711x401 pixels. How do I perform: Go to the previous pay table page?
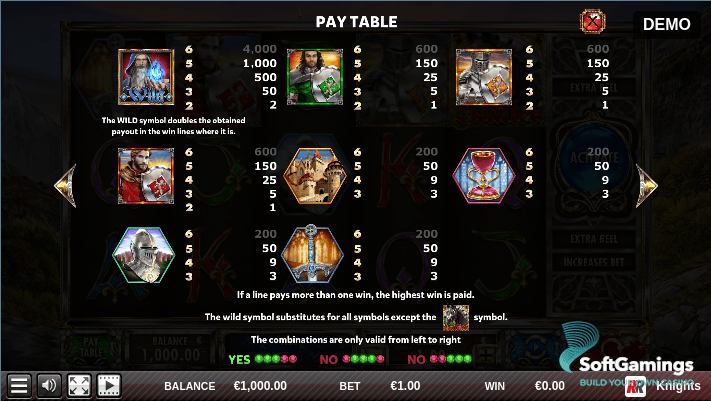pos(65,186)
